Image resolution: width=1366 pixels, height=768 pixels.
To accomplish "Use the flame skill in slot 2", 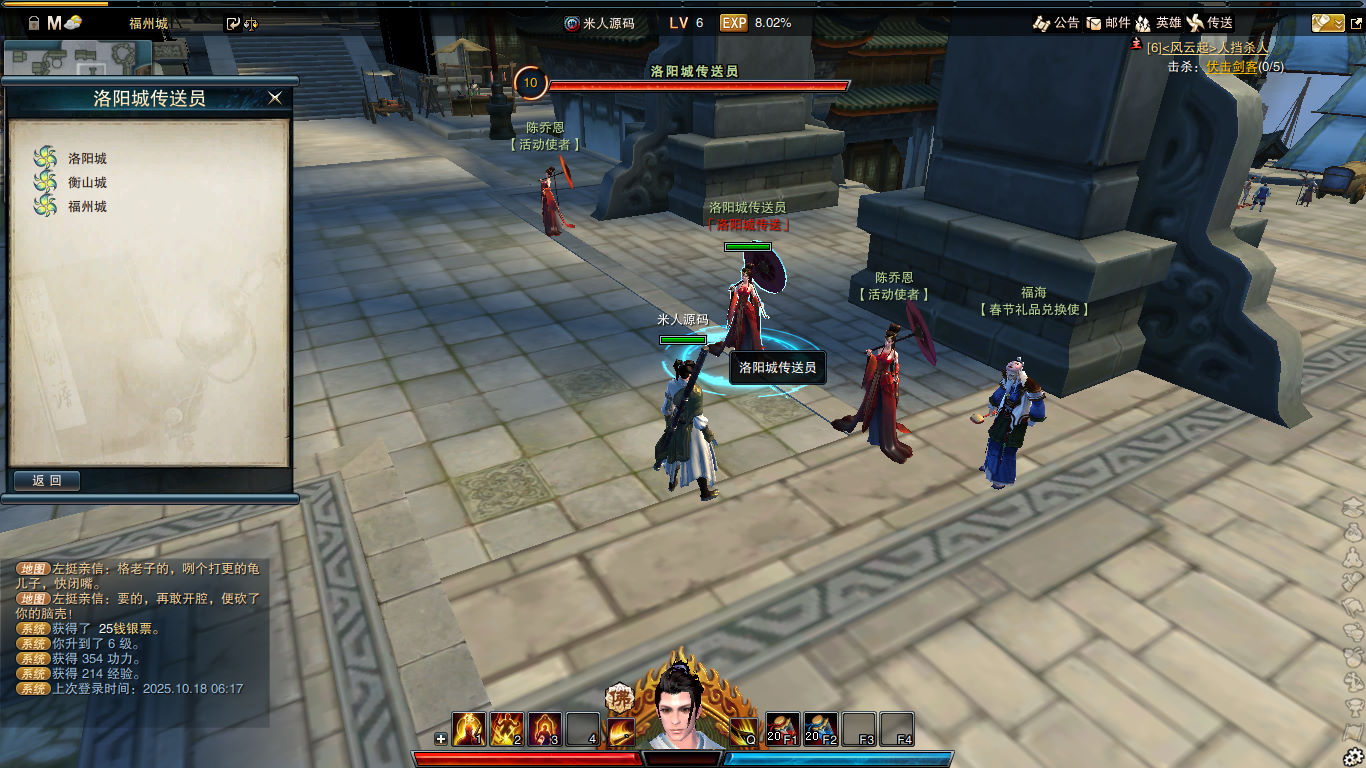I will point(507,729).
